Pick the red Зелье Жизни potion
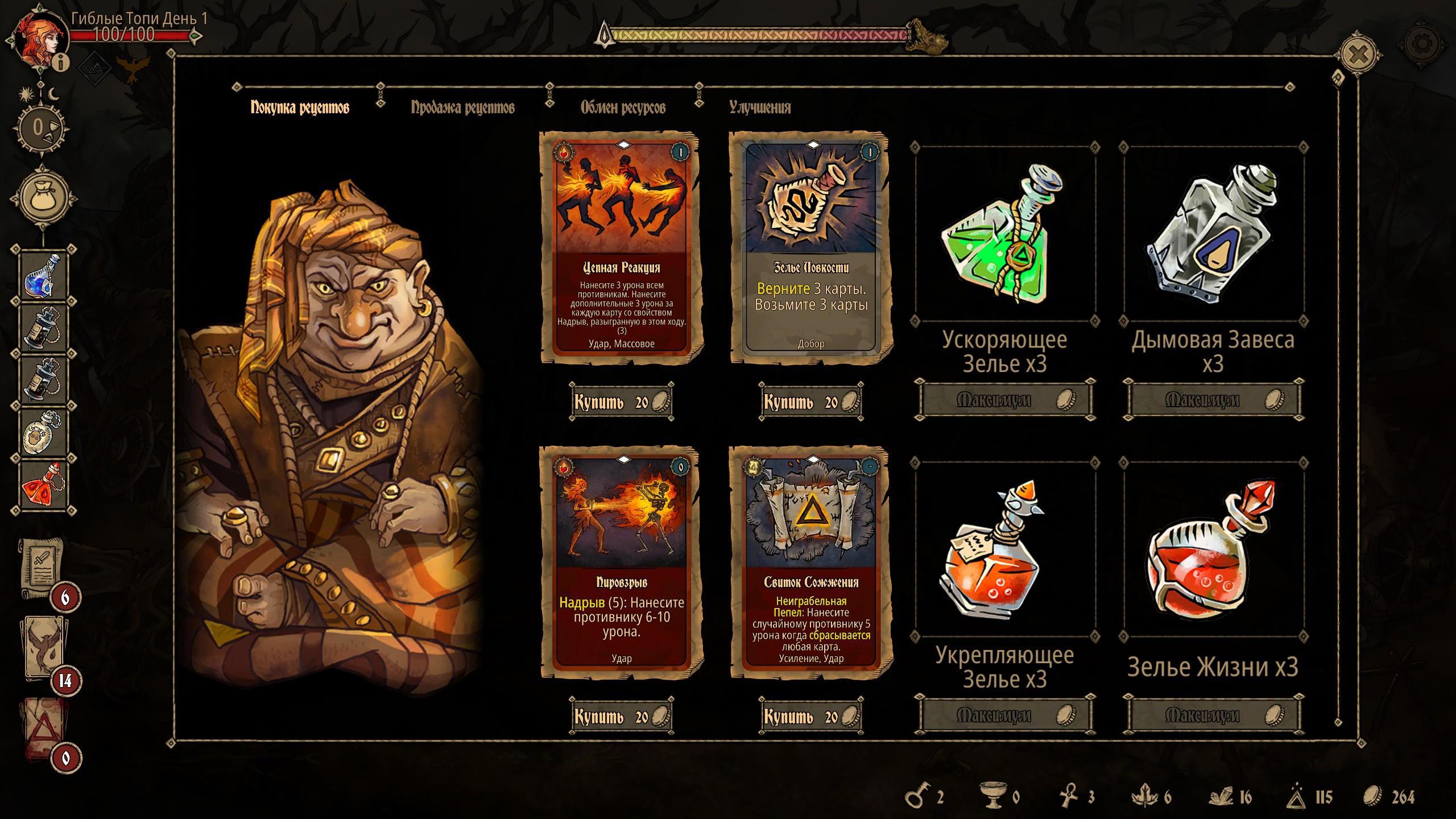1456x819 pixels. tap(1213, 549)
